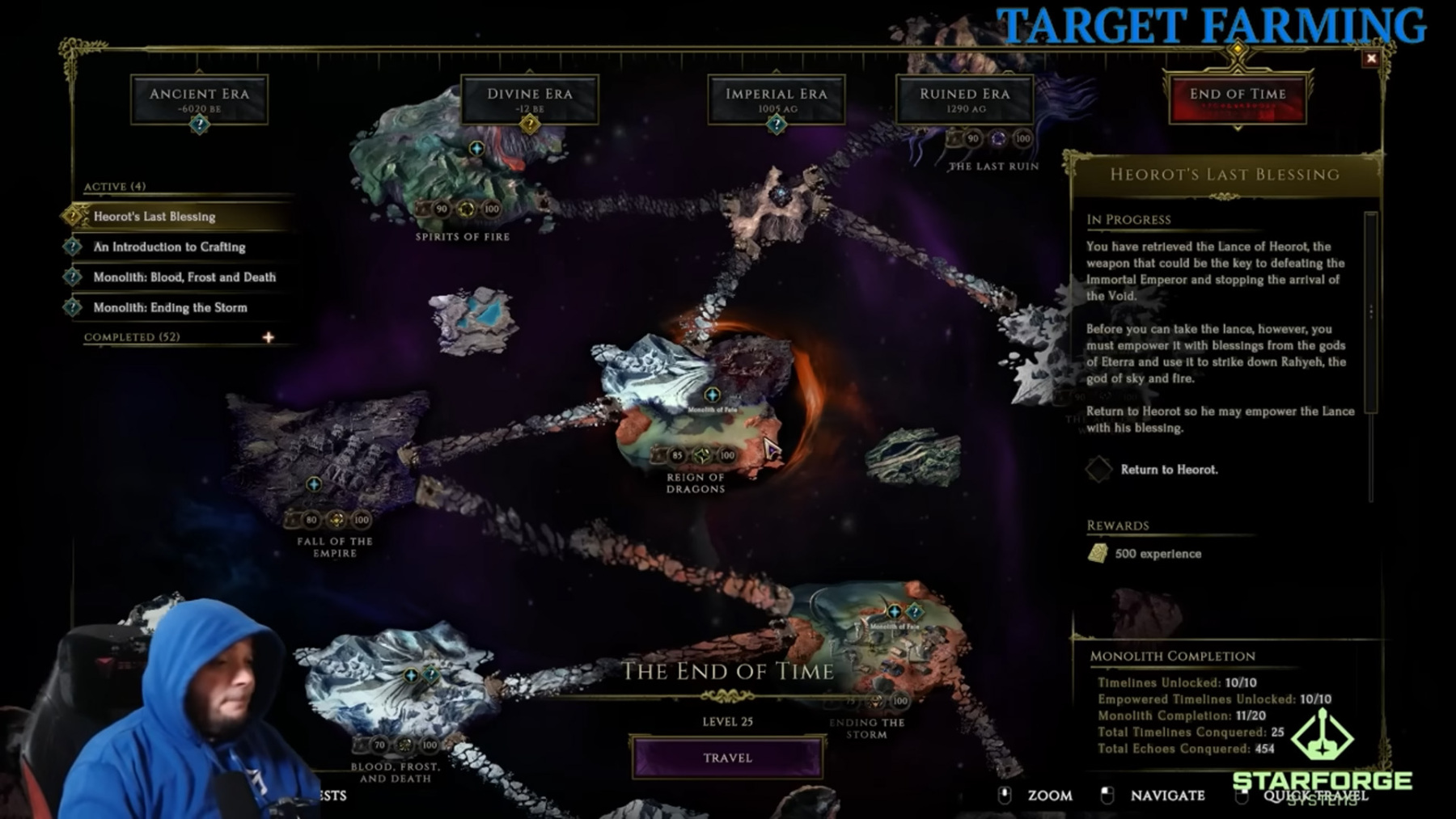This screenshot has height=819, width=1456.
Task: Expand the Completed quests list
Action: tap(268, 337)
